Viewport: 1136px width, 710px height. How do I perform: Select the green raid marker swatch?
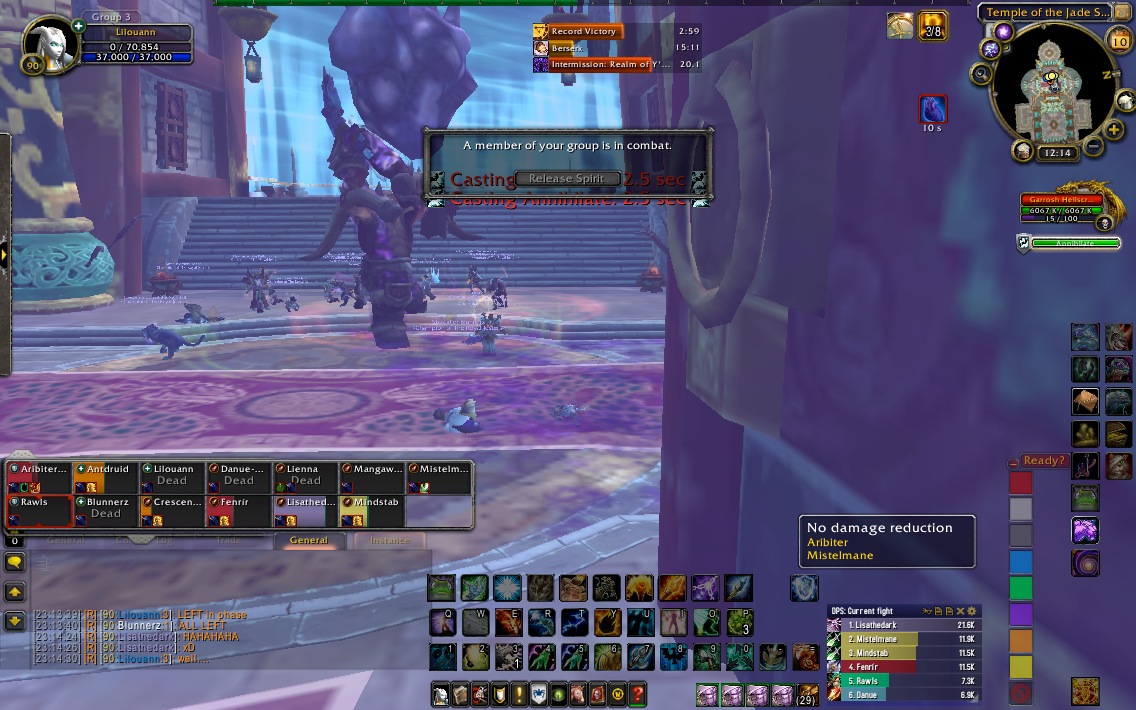click(1020, 587)
